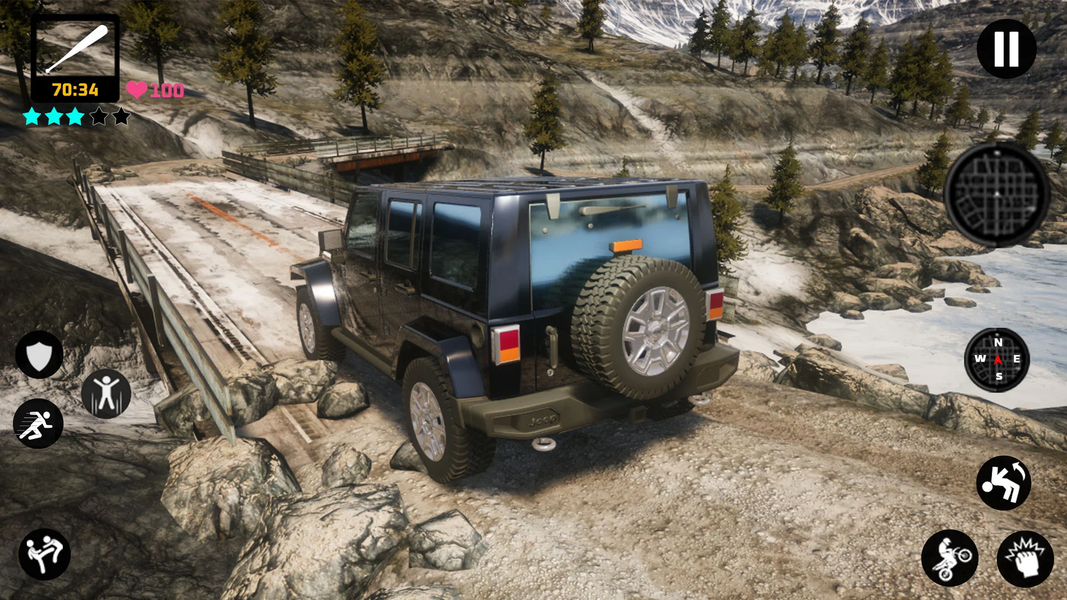Screen dimensions: 1067x600
Task: Tap the NSEW compass icon
Action: 996,360
